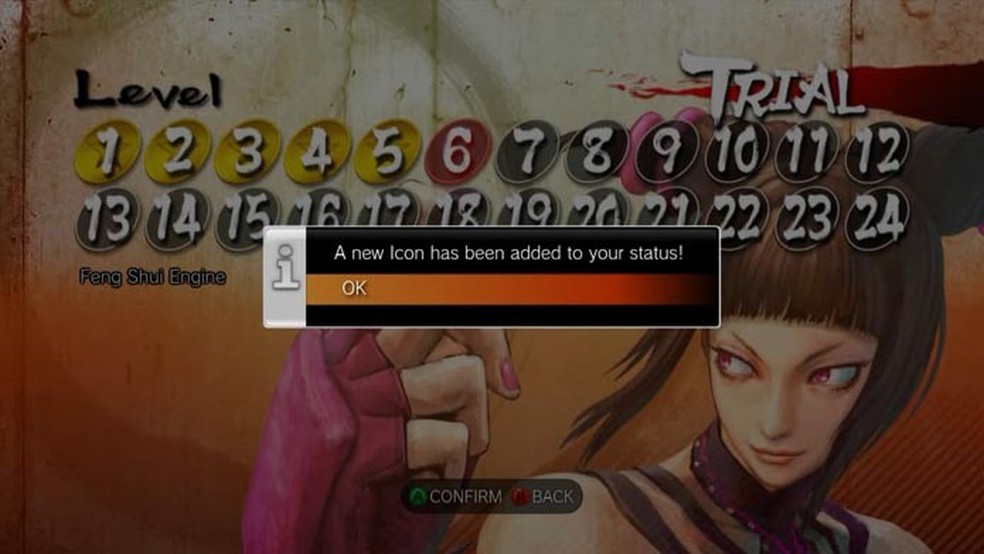Select trial level 1
The width and height of the screenshot is (984, 554).
coord(107,153)
